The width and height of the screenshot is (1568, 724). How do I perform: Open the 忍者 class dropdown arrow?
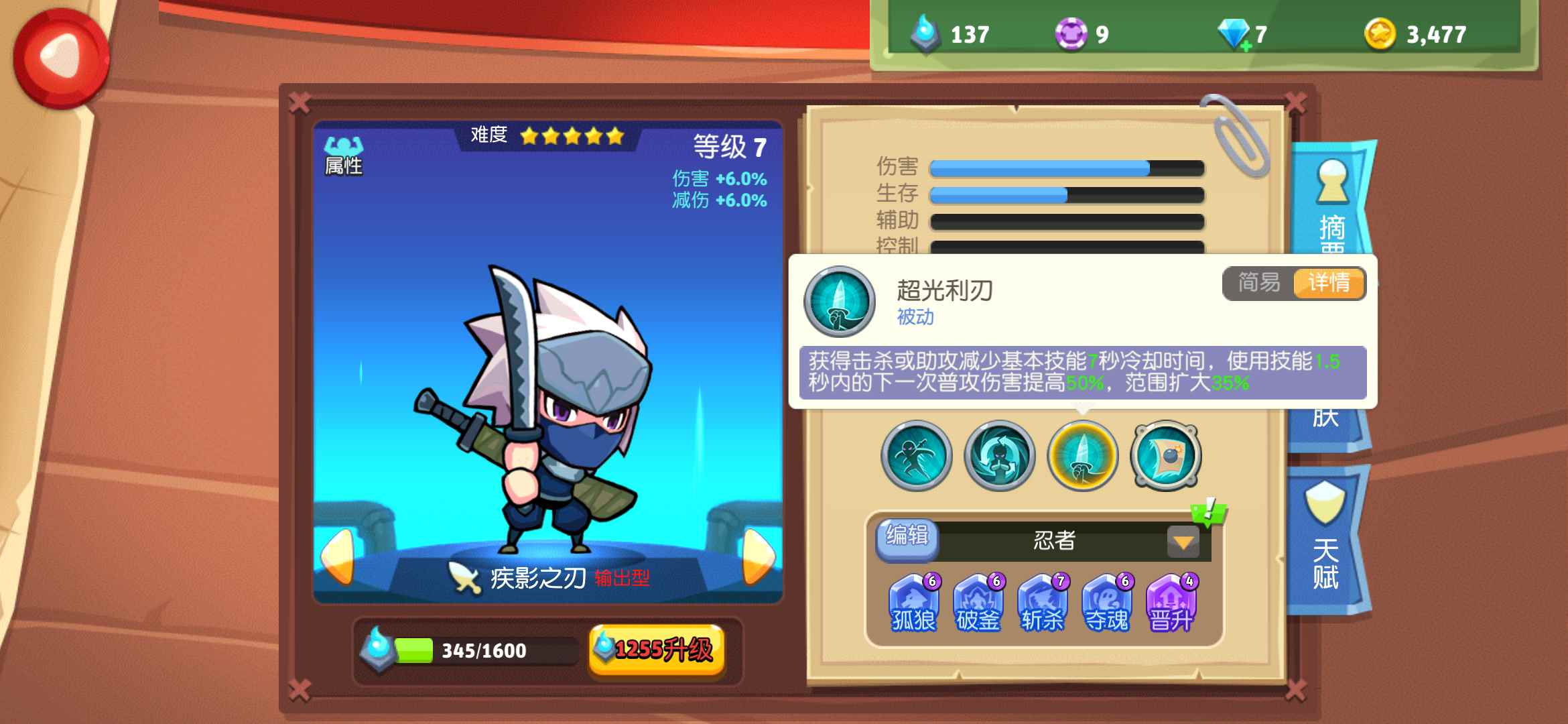1183,542
